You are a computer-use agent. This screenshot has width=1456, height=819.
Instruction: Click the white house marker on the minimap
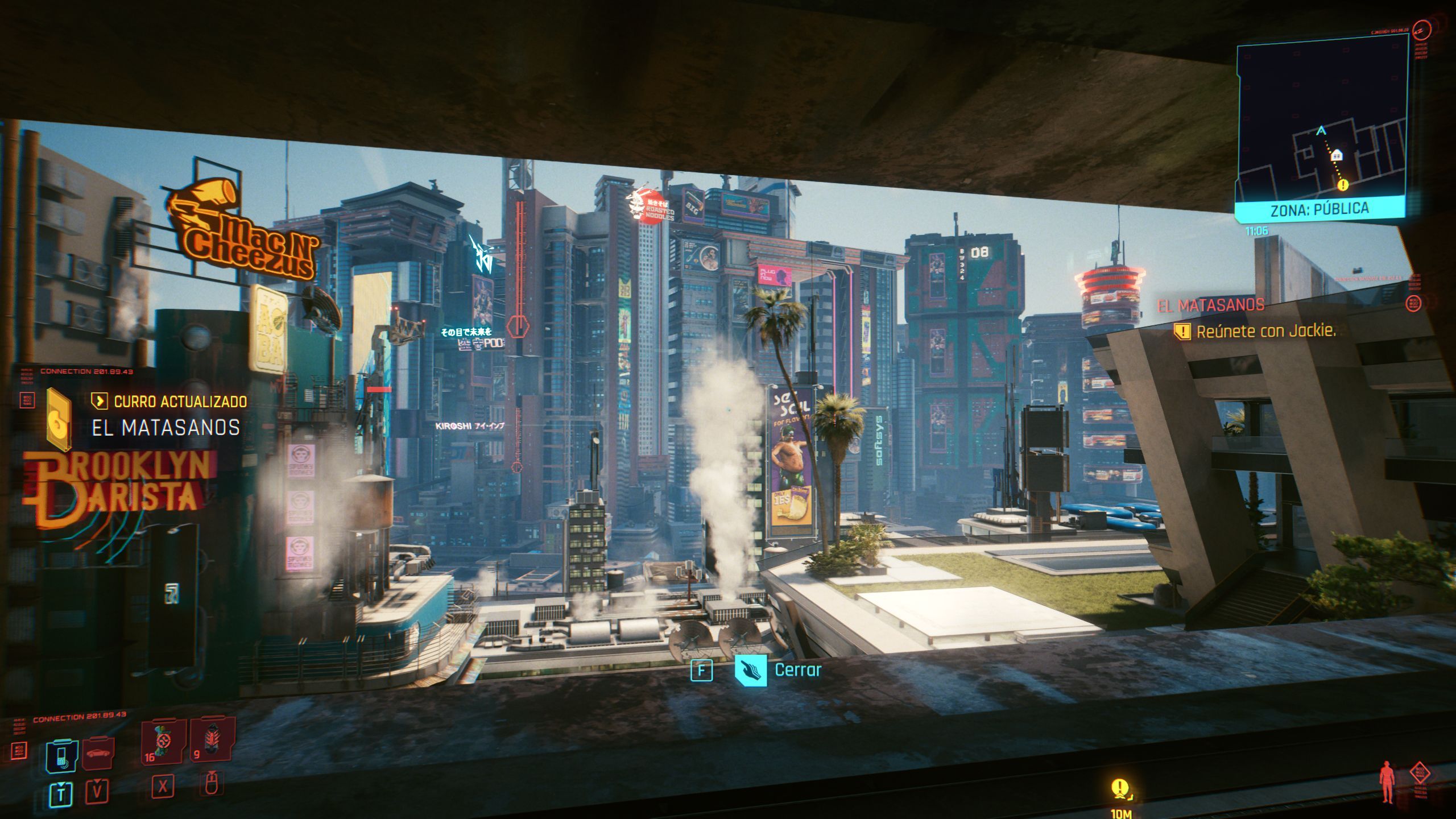pos(1337,154)
